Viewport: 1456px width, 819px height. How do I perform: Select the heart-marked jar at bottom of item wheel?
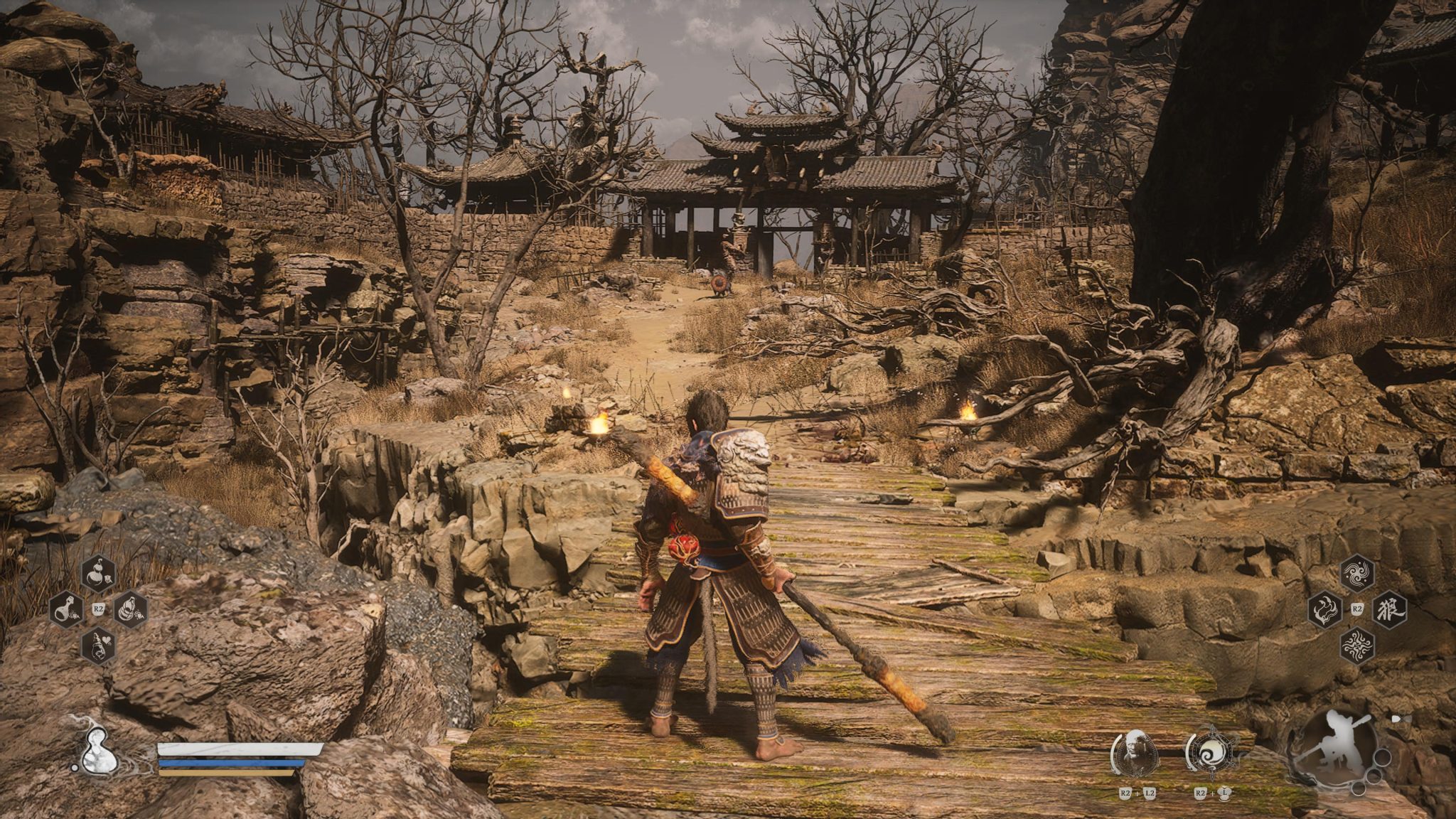point(98,644)
